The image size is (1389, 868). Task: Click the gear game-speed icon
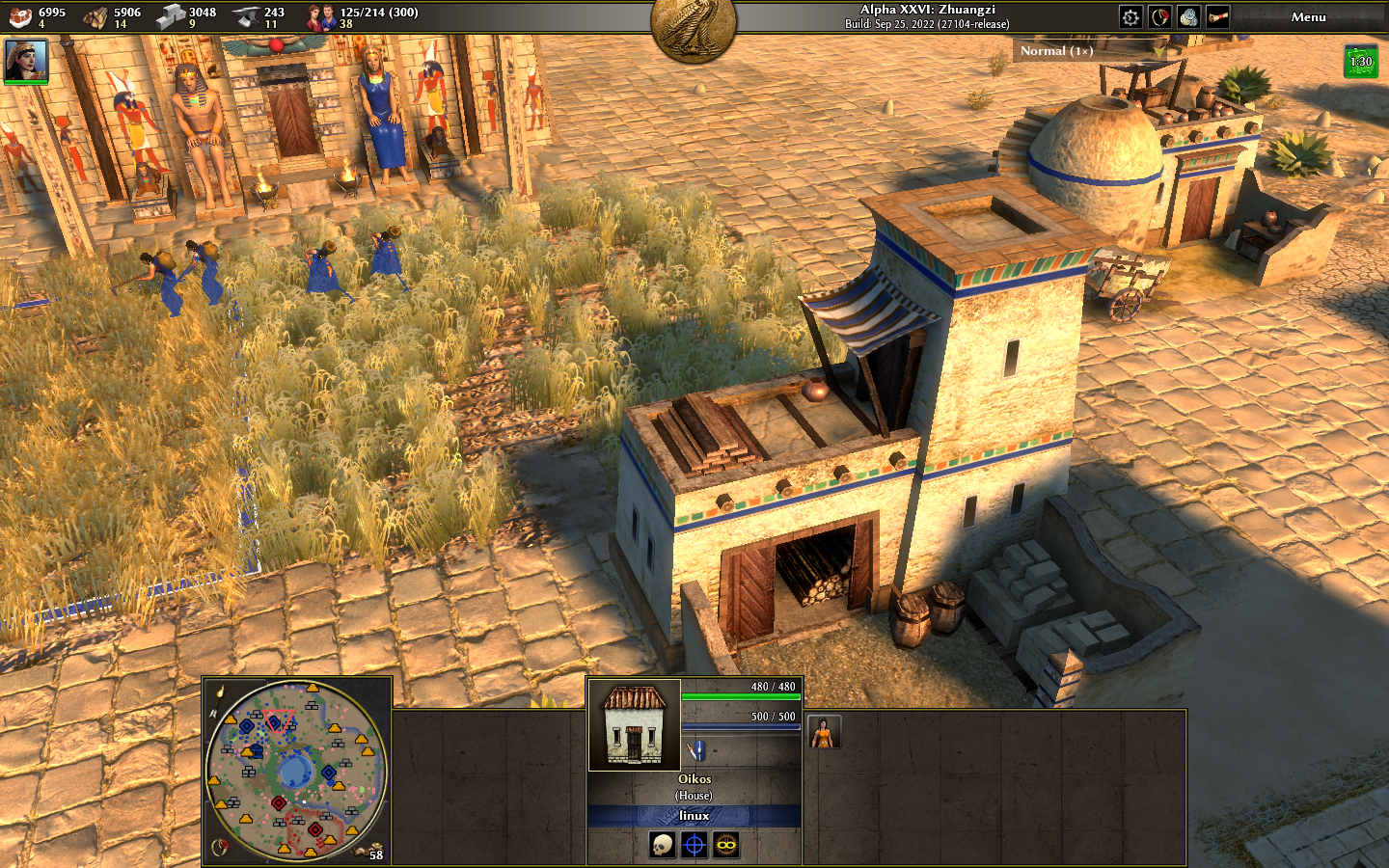pyautogui.click(x=1130, y=17)
